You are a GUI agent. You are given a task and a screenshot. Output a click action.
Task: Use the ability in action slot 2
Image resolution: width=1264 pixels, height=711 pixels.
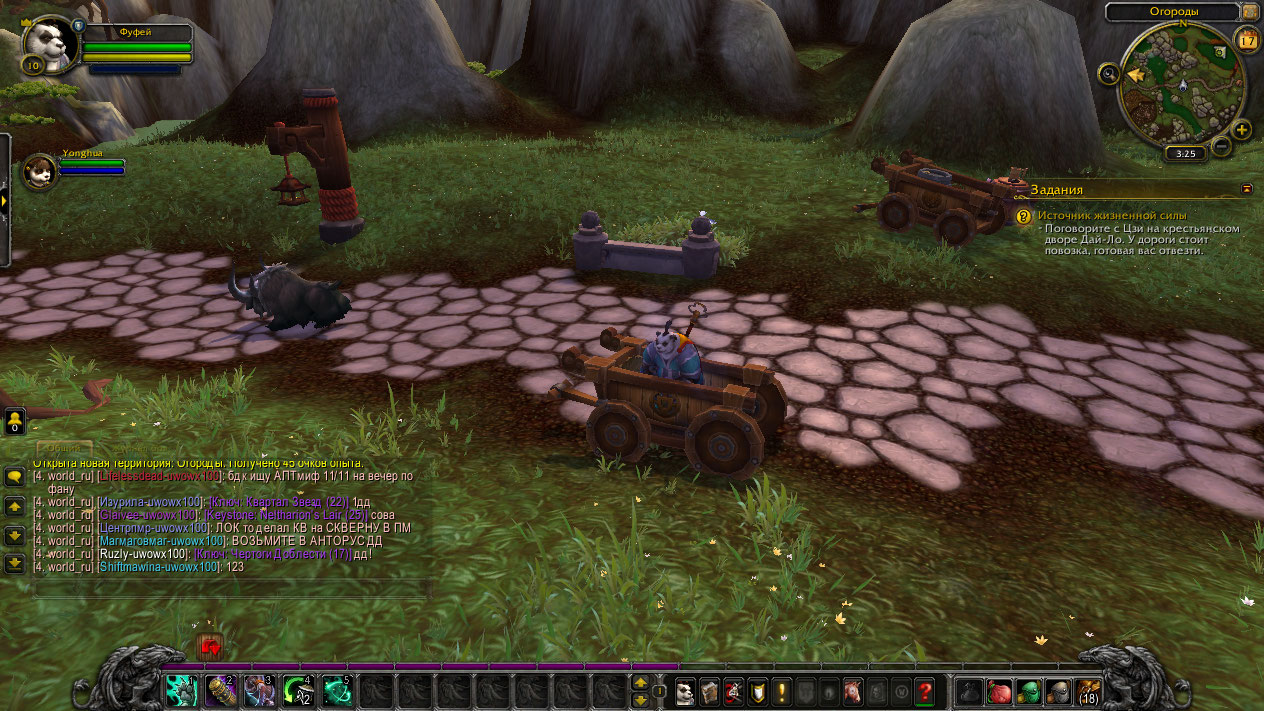pyautogui.click(x=220, y=690)
